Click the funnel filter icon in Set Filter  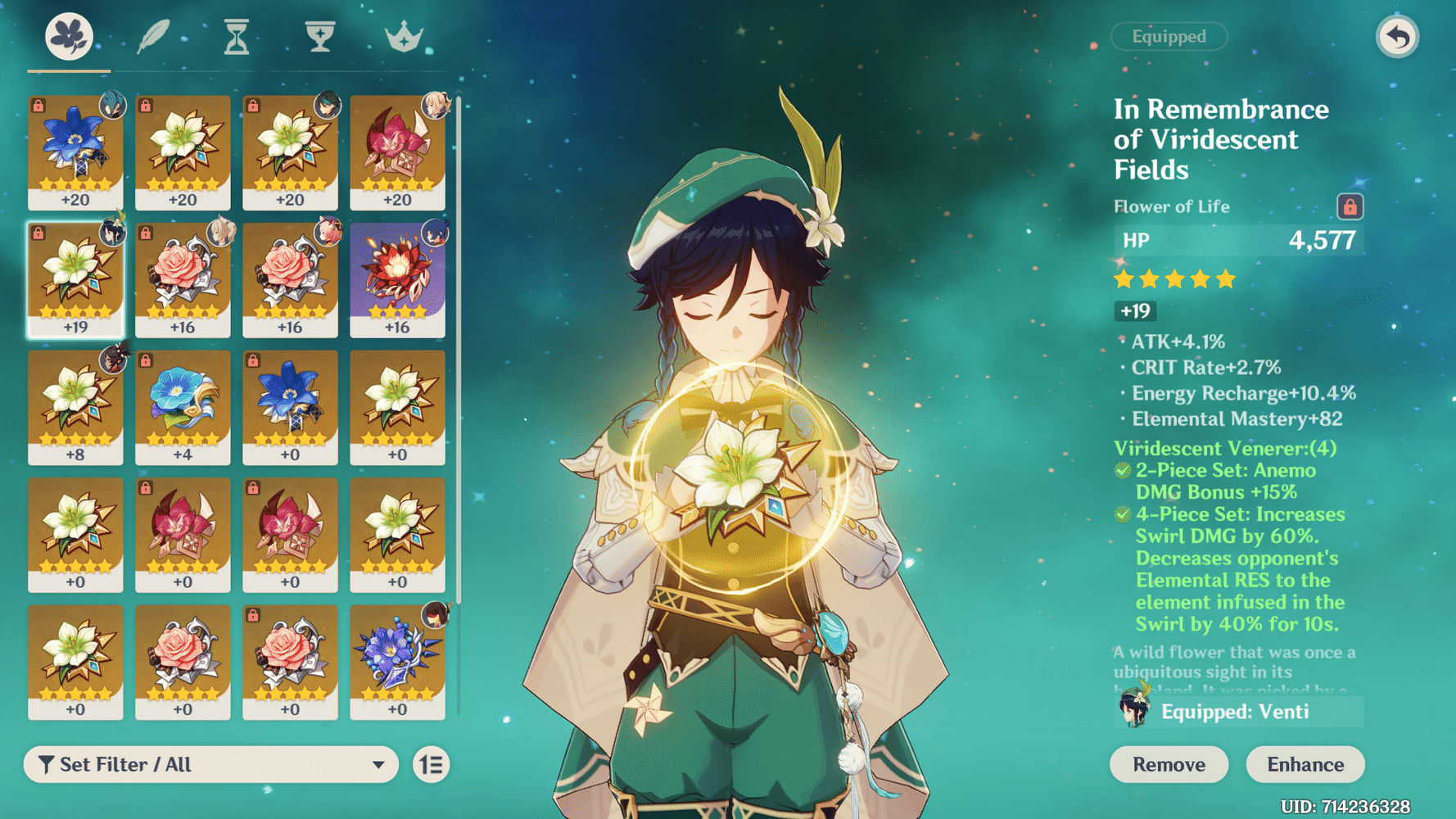47,764
